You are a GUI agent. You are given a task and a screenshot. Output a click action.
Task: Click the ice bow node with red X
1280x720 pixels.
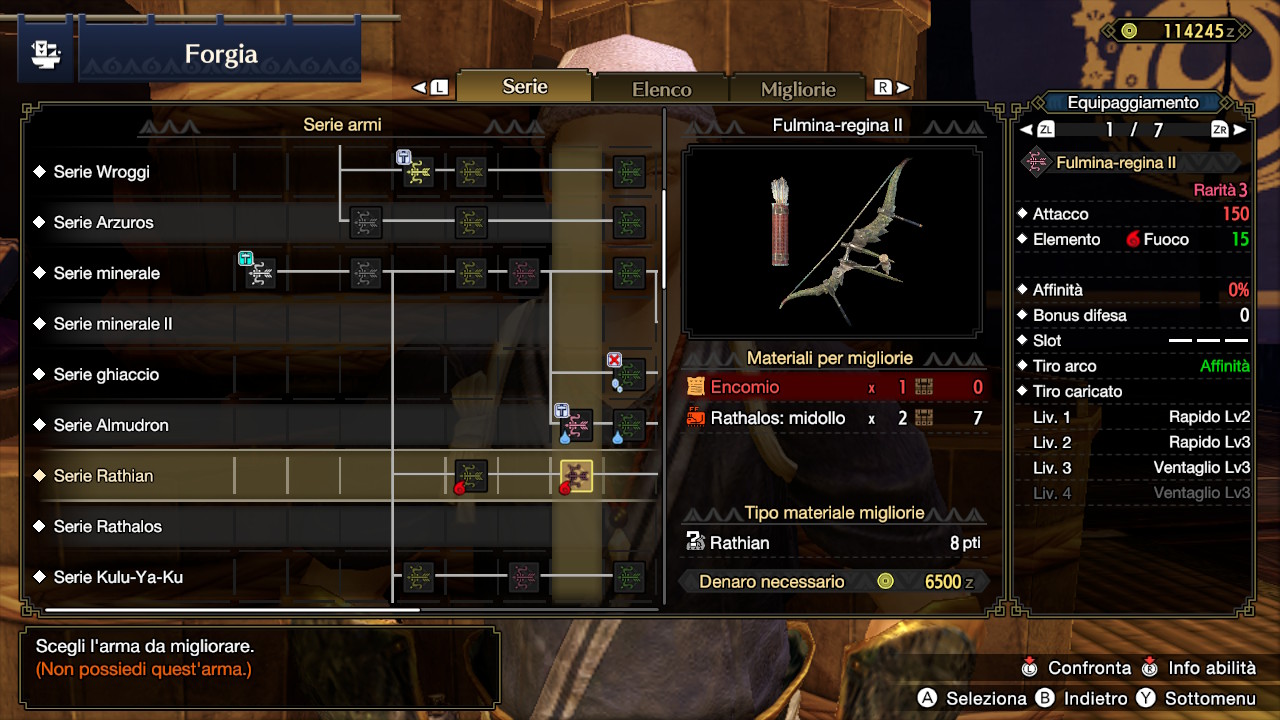629,374
